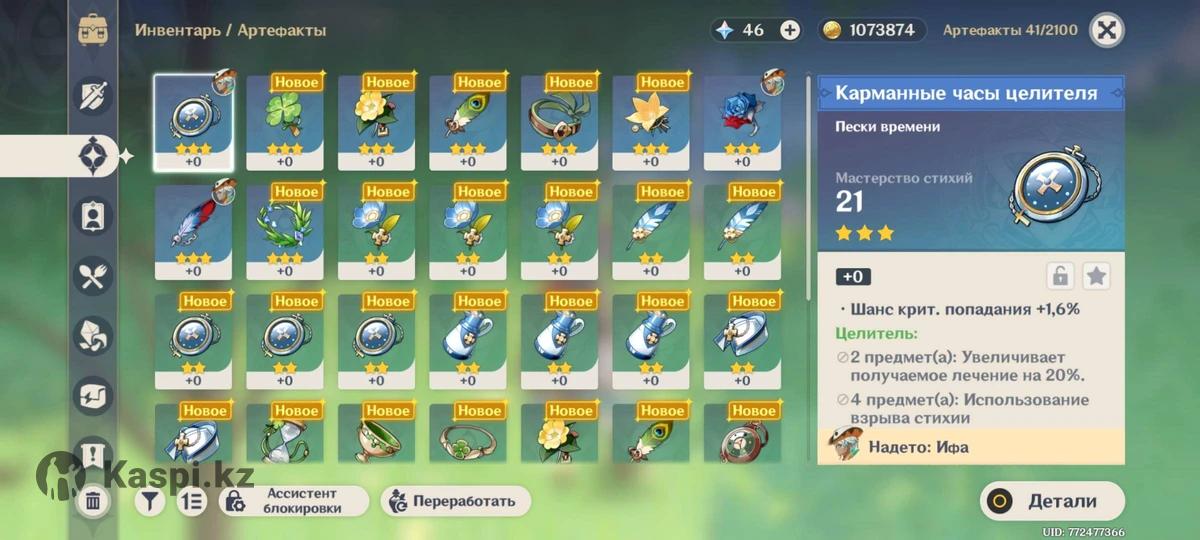Select the green belt artifact
Screen dimensions: 1200x540
coord(559,120)
